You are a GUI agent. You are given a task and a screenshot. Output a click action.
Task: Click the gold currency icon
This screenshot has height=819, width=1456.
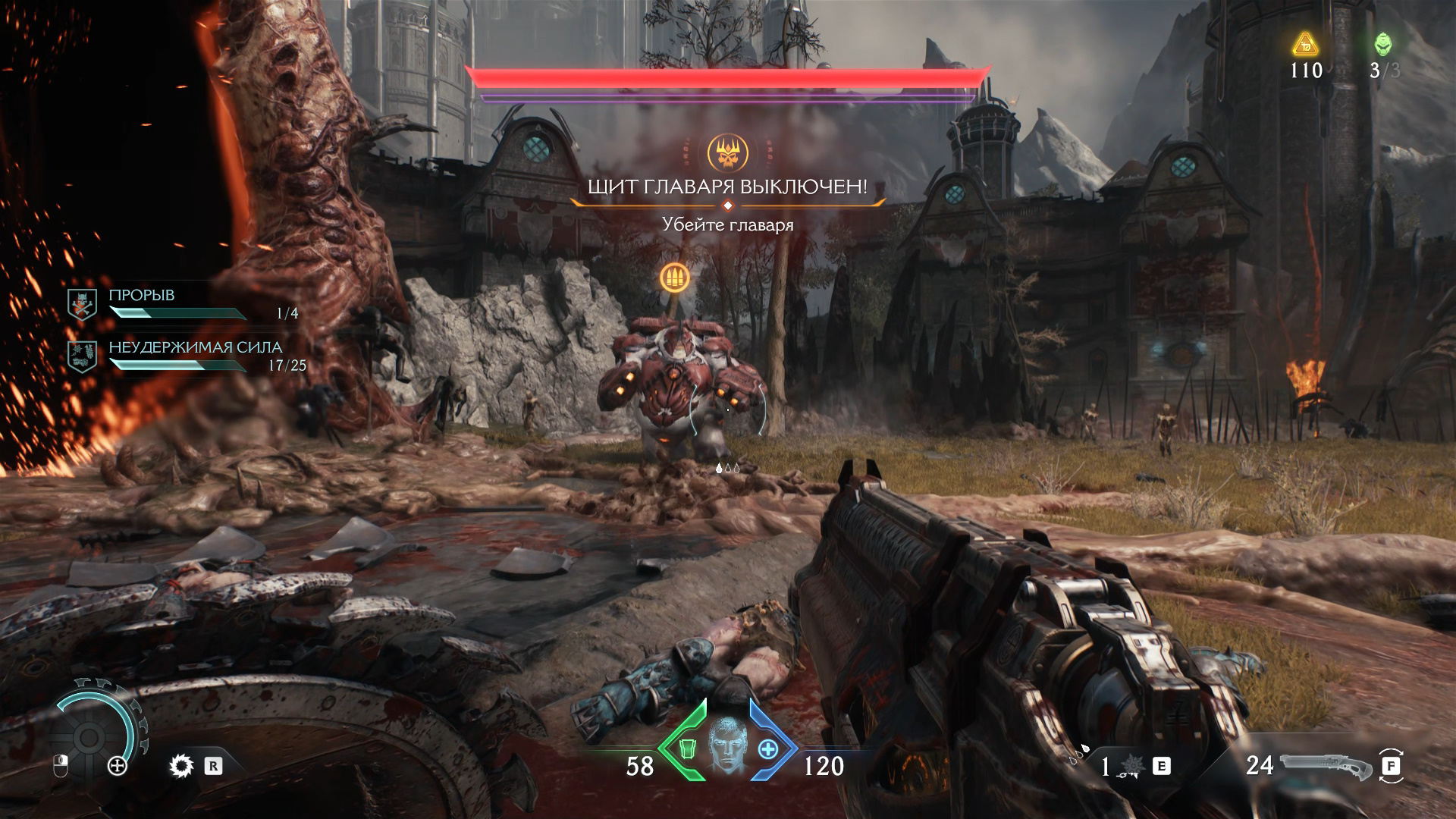click(x=1305, y=44)
